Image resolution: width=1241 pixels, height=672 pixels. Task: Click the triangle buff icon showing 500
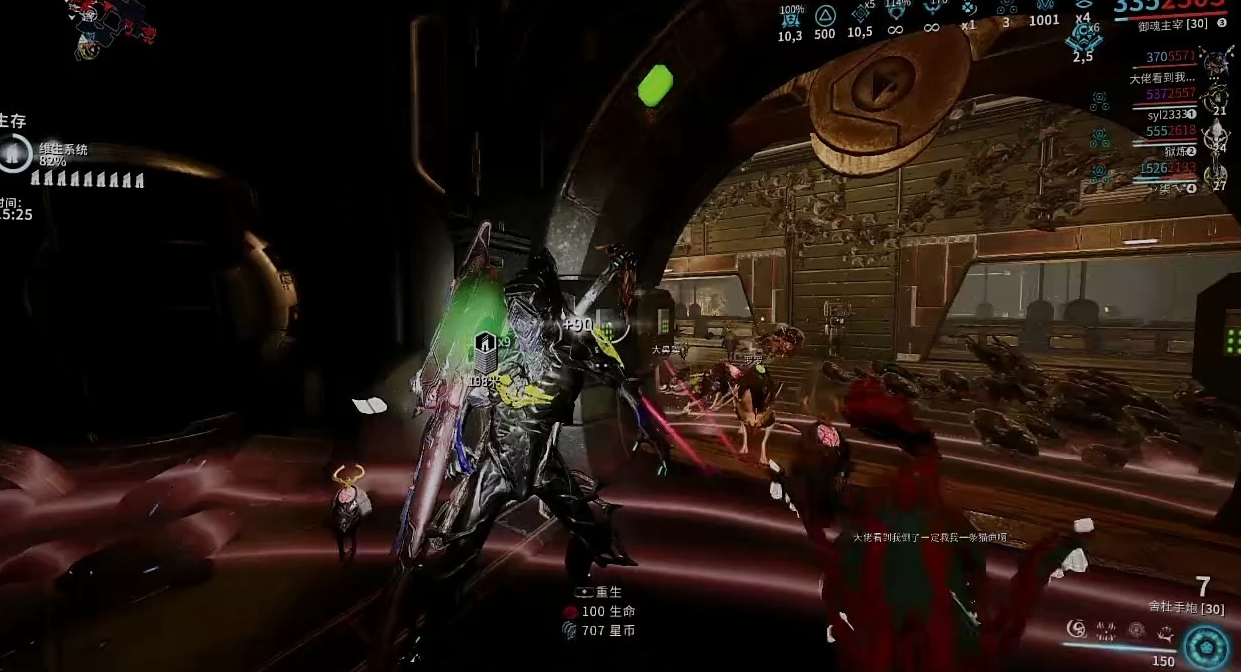(x=825, y=15)
